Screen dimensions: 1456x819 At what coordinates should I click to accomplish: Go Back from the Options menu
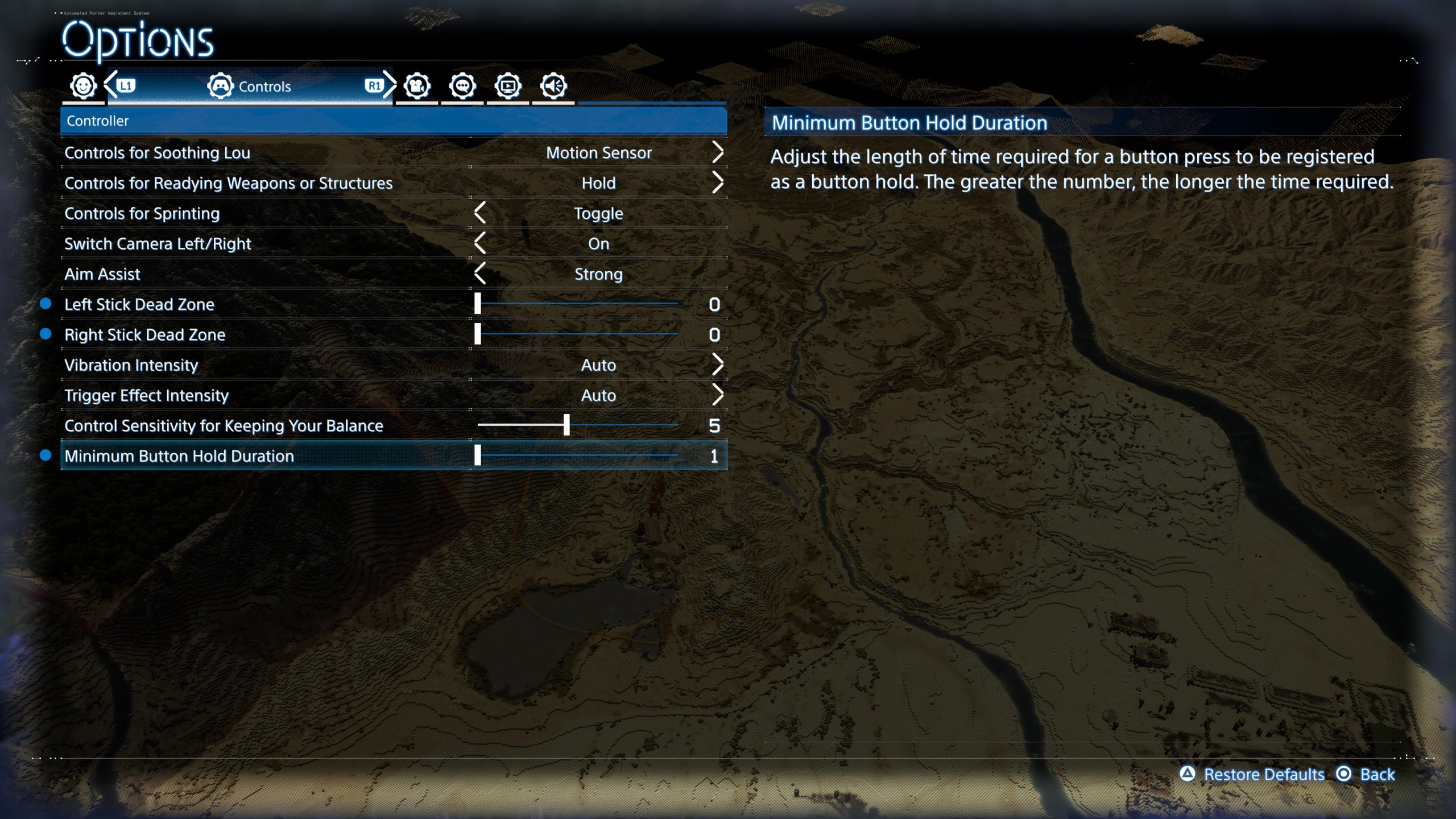tap(1376, 775)
